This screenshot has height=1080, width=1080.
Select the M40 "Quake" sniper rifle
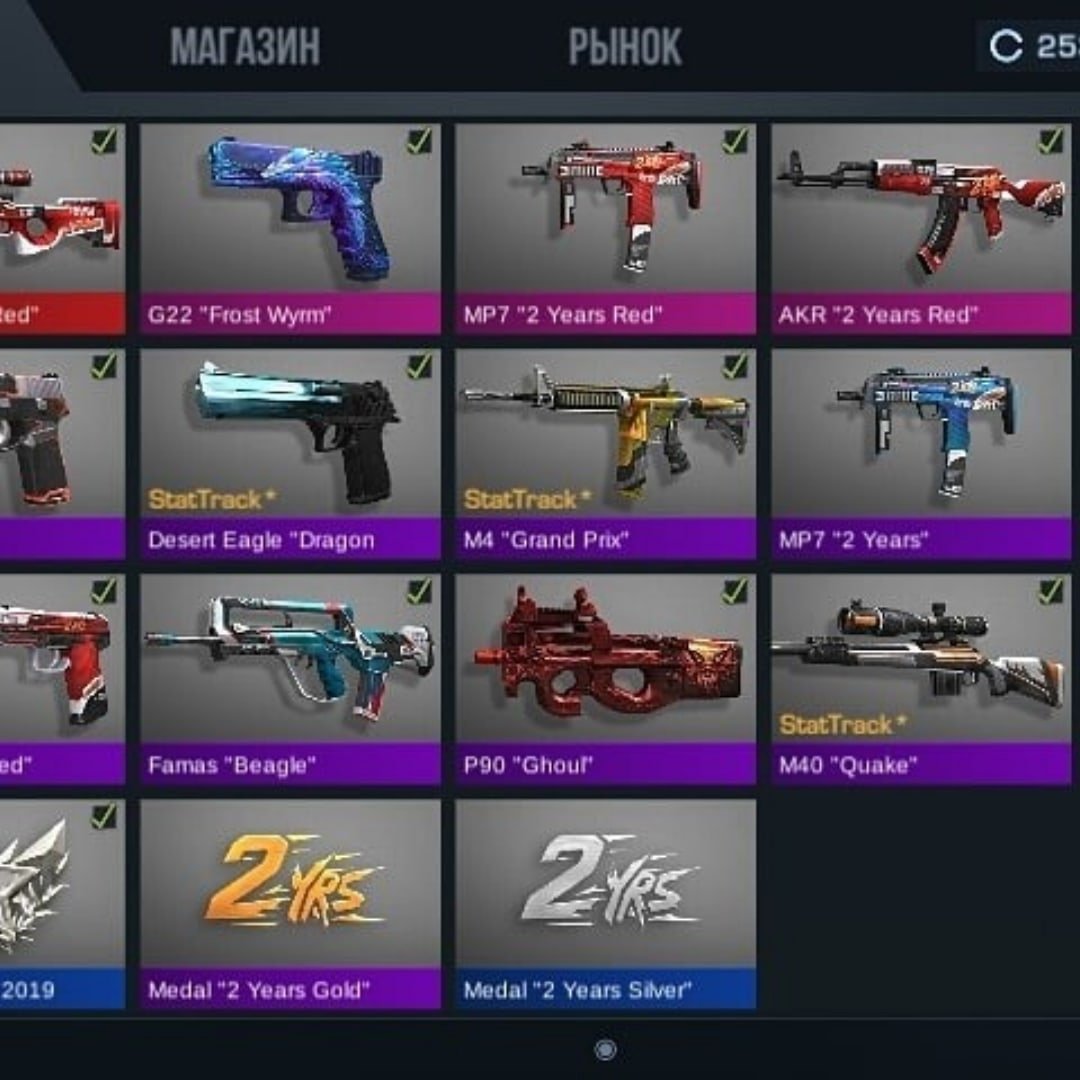[x=921, y=678]
